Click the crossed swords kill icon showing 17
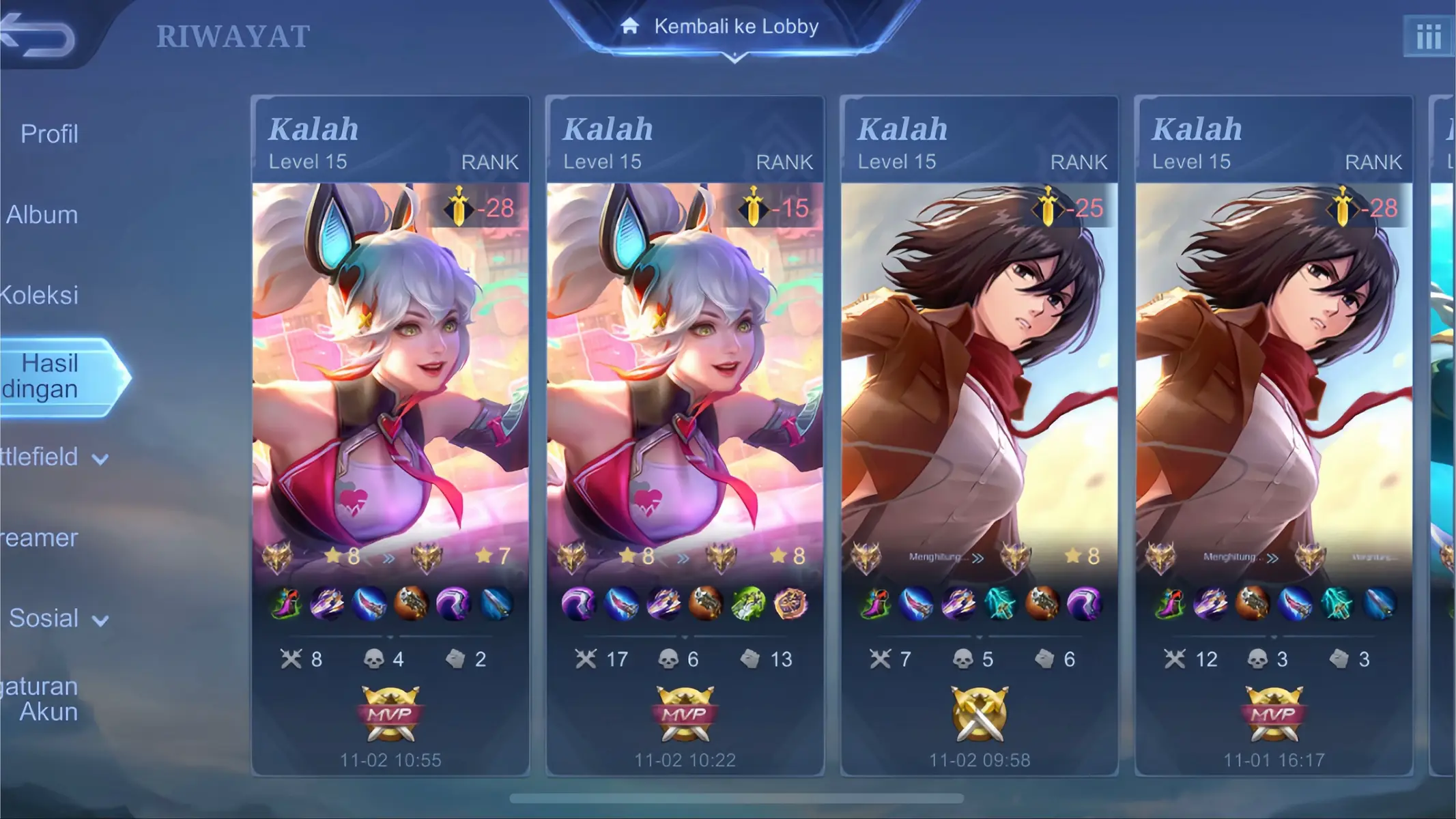 (x=585, y=659)
